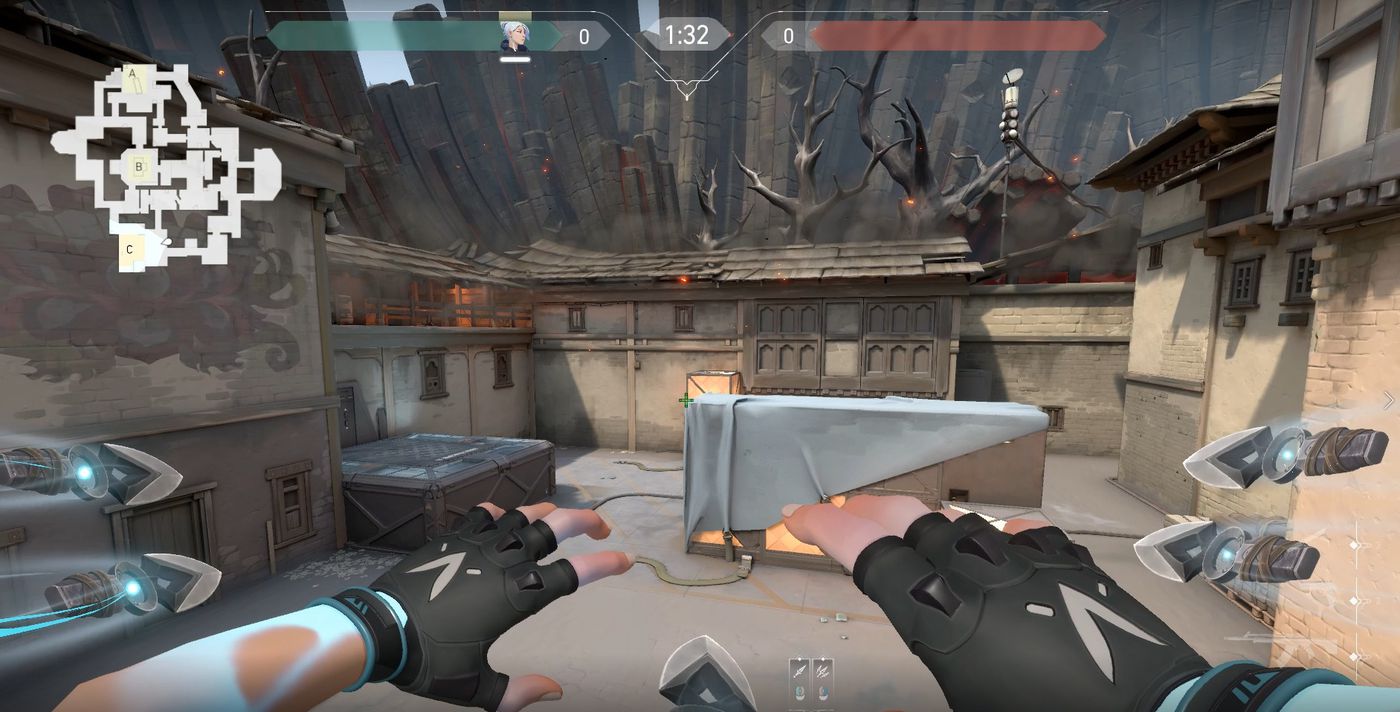Select the A site marker on the minimap
Viewport: 1400px width, 712px height.
(133, 74)
